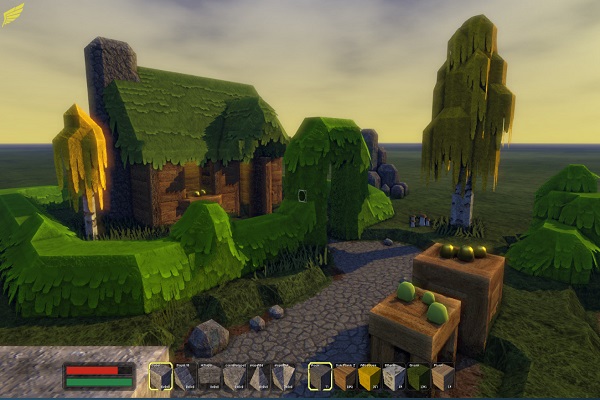Select the full cube shape slot
Screen dimensions: 600x400
[x=161, y=376]
